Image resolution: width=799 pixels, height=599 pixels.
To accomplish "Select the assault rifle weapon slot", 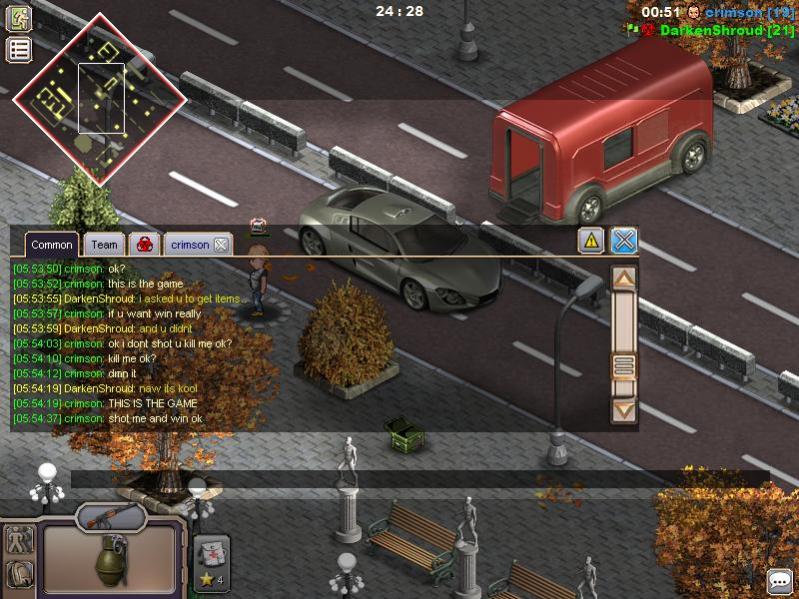I will [x=111, y=517].
